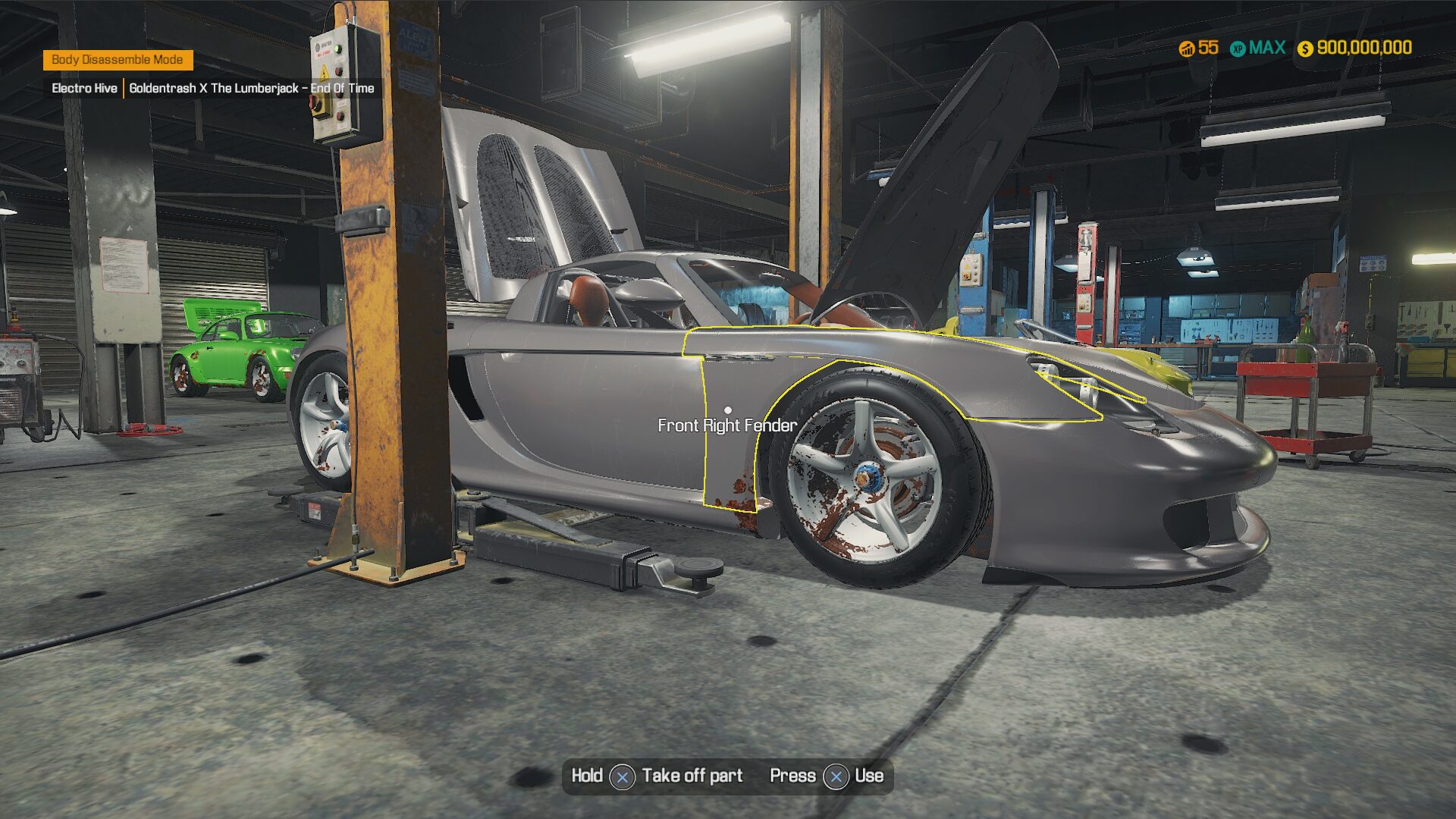Click the X button icon beside Use
Screen dimensions: 1456x819
click(836, 777)
